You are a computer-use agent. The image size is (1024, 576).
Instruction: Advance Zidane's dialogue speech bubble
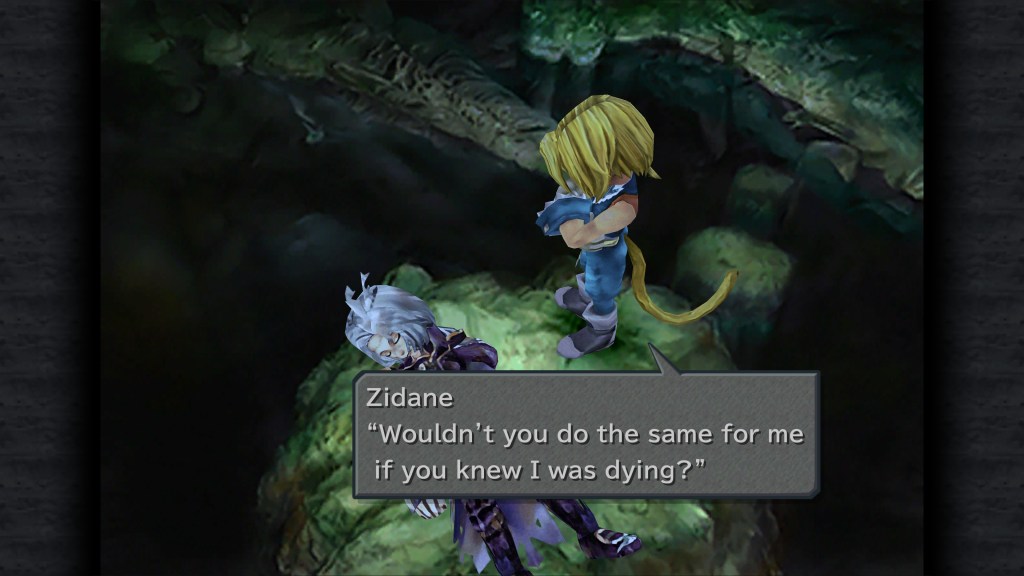point(586,435)
